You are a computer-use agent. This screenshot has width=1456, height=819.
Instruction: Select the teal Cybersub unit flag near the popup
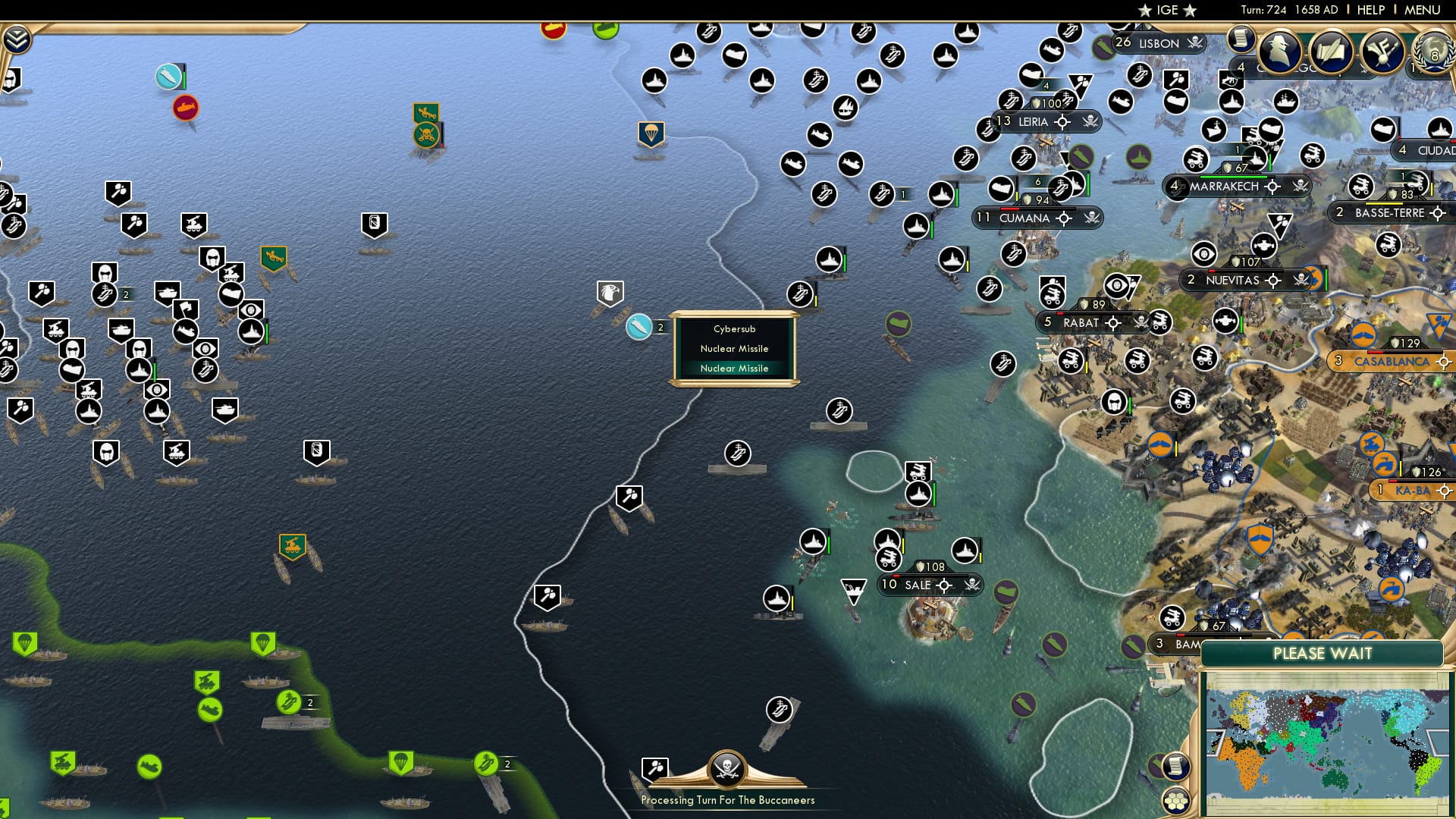click(x=639, y=328)
